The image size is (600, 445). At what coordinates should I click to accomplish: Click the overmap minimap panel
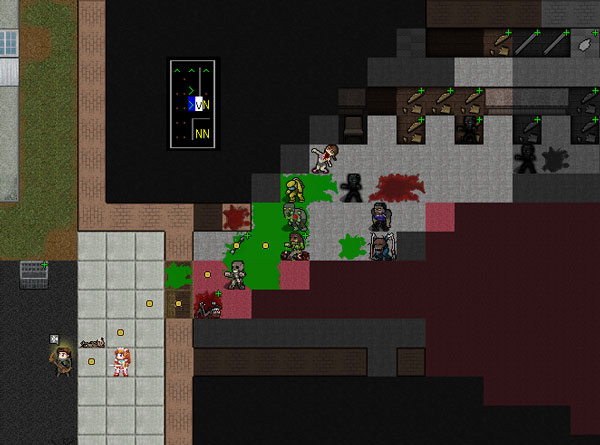[192, 105]
